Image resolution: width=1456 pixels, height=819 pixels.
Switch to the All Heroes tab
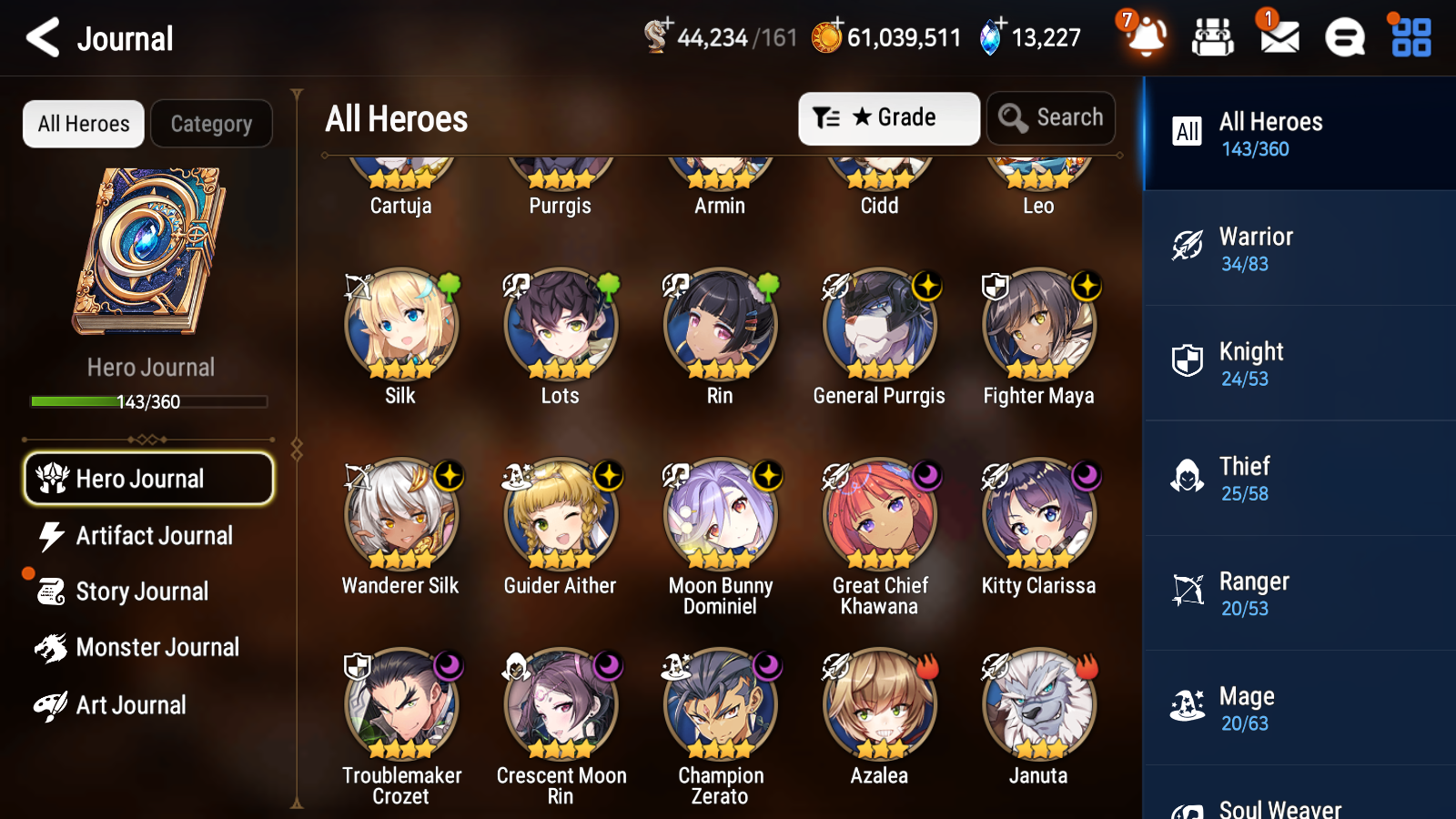pyautogui.click(x=83, y=124)
